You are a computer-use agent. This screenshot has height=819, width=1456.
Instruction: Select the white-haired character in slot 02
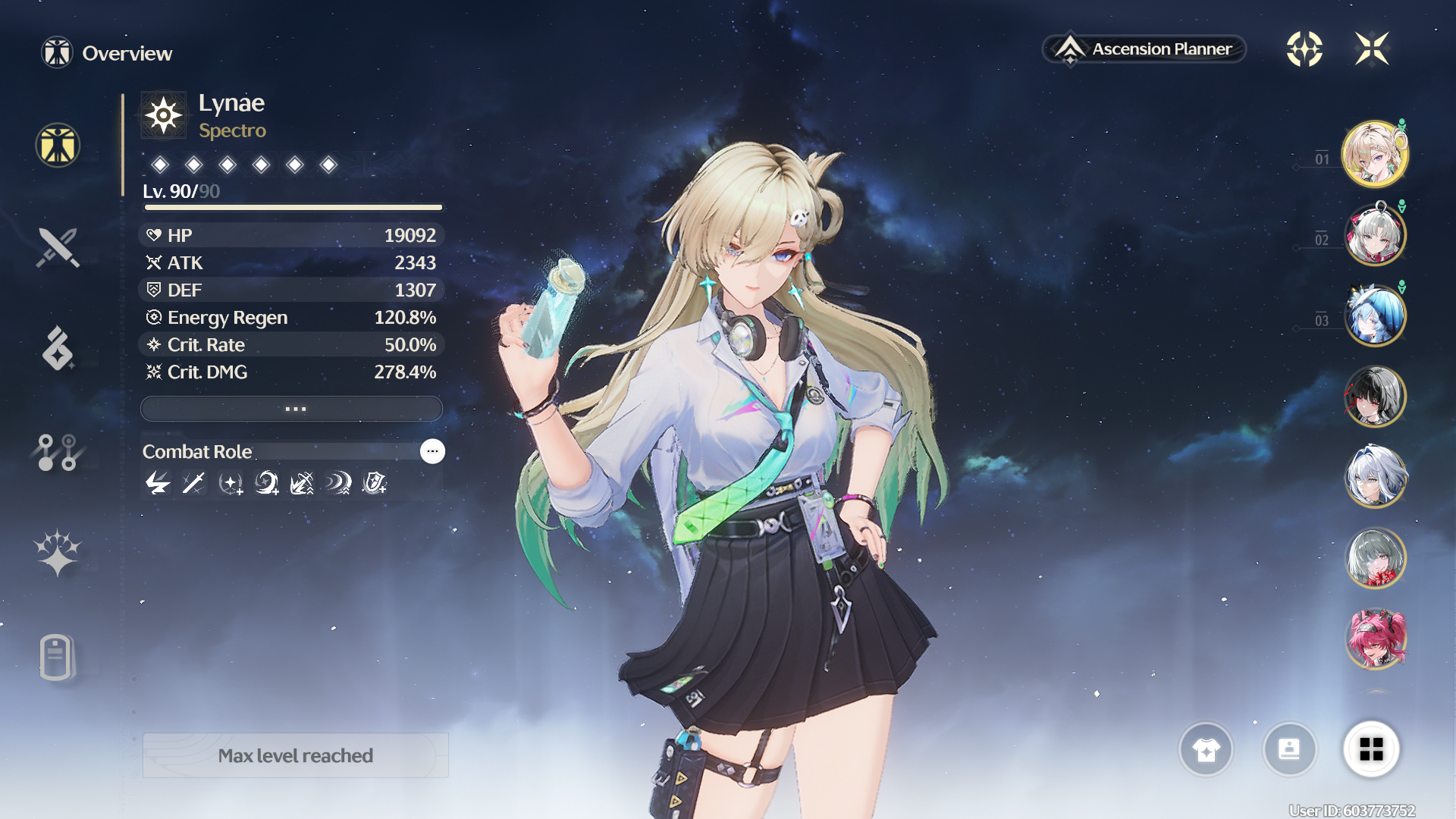click(1375, 234)
